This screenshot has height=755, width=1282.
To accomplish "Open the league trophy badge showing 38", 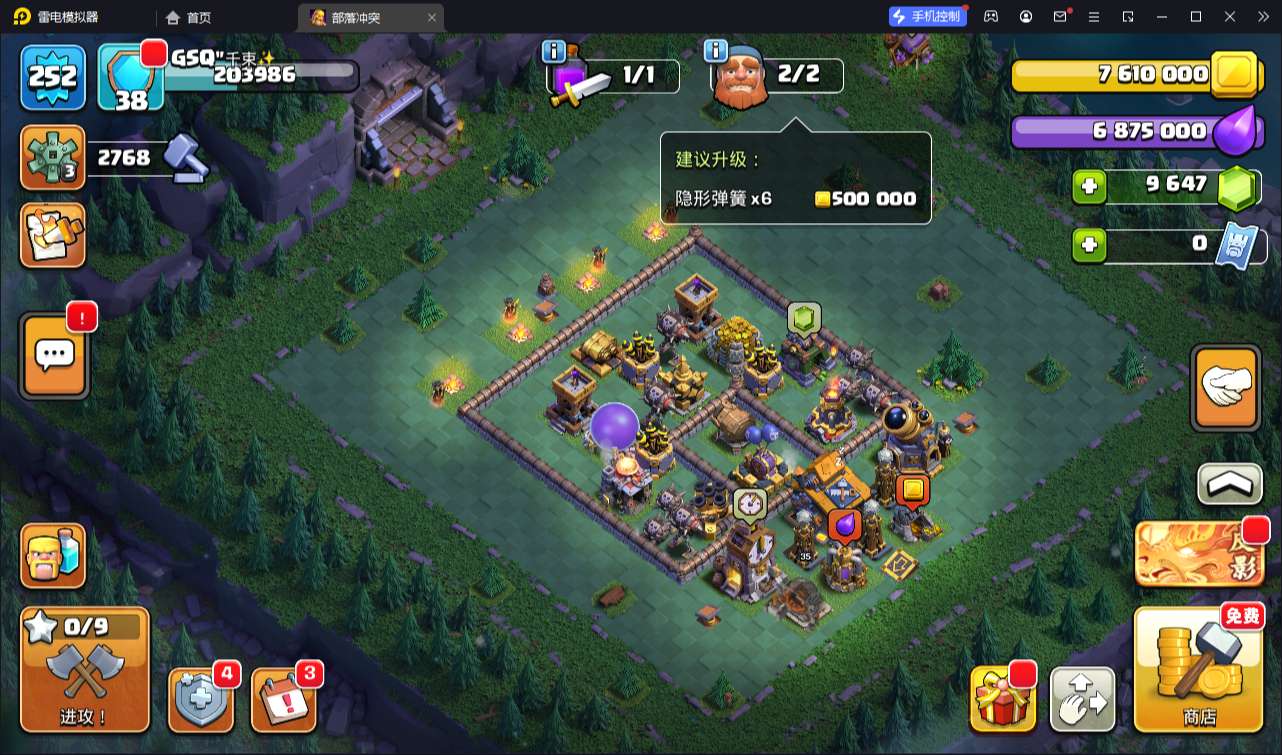I will click(131, 76).
